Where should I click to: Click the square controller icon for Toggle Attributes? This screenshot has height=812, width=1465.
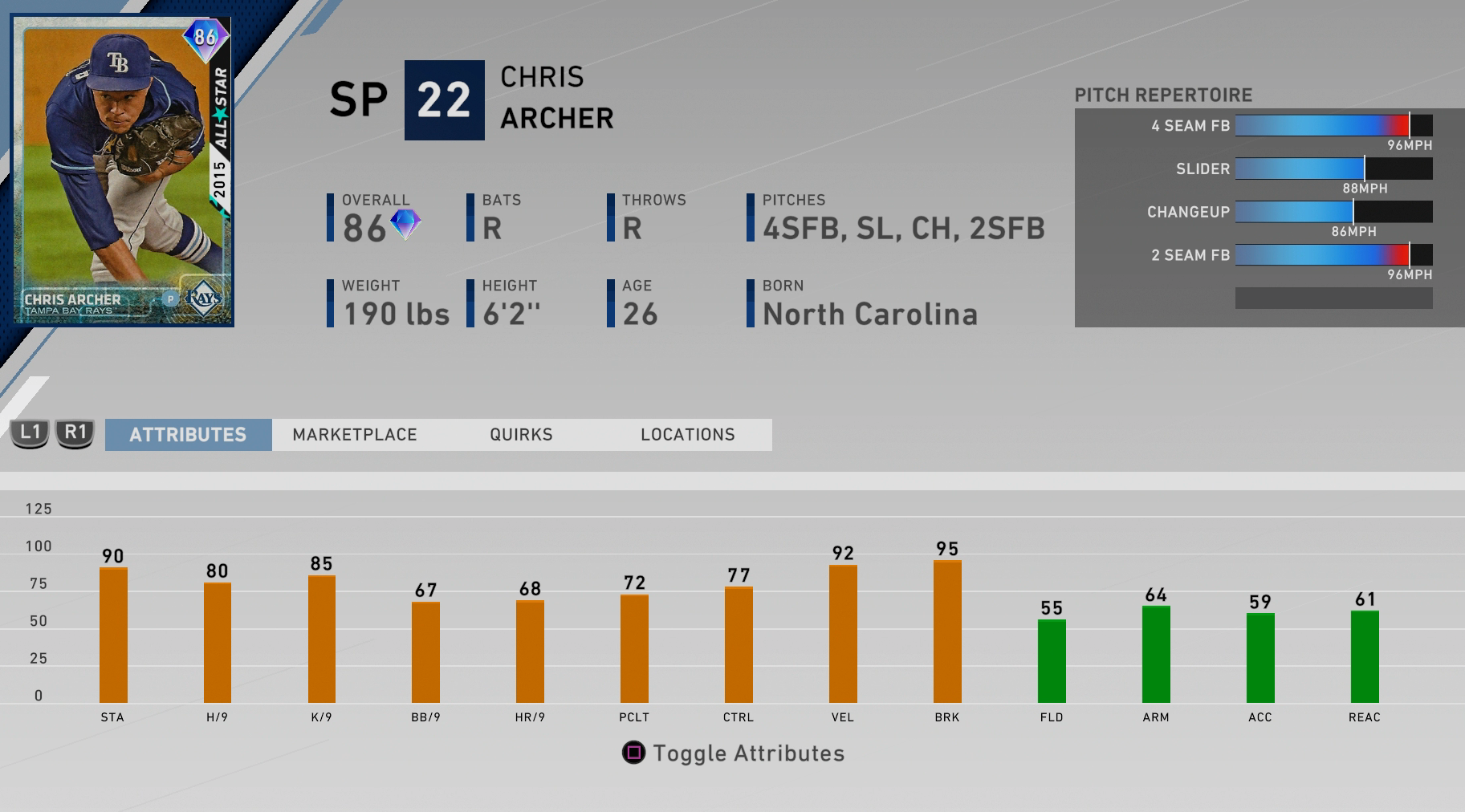pos(633,753)
